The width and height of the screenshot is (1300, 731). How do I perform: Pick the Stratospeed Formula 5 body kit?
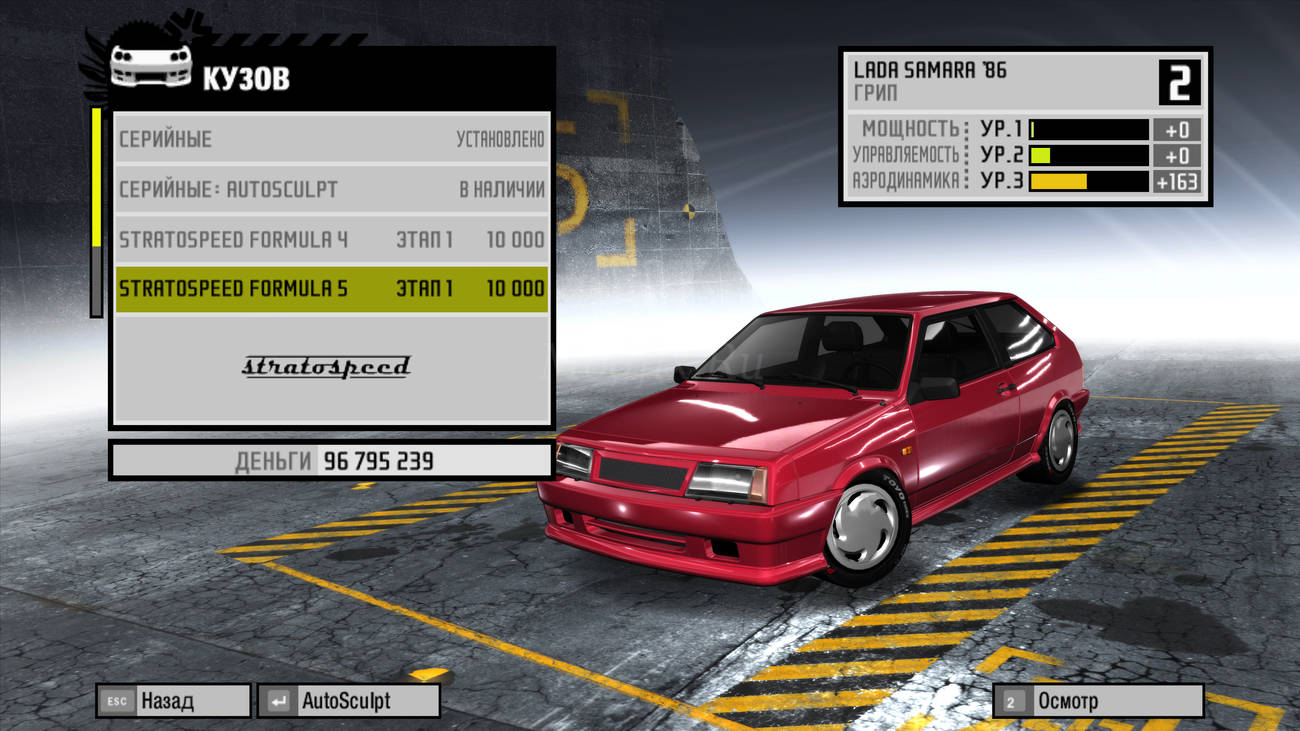pyautogui.click(x=331, y=289)
